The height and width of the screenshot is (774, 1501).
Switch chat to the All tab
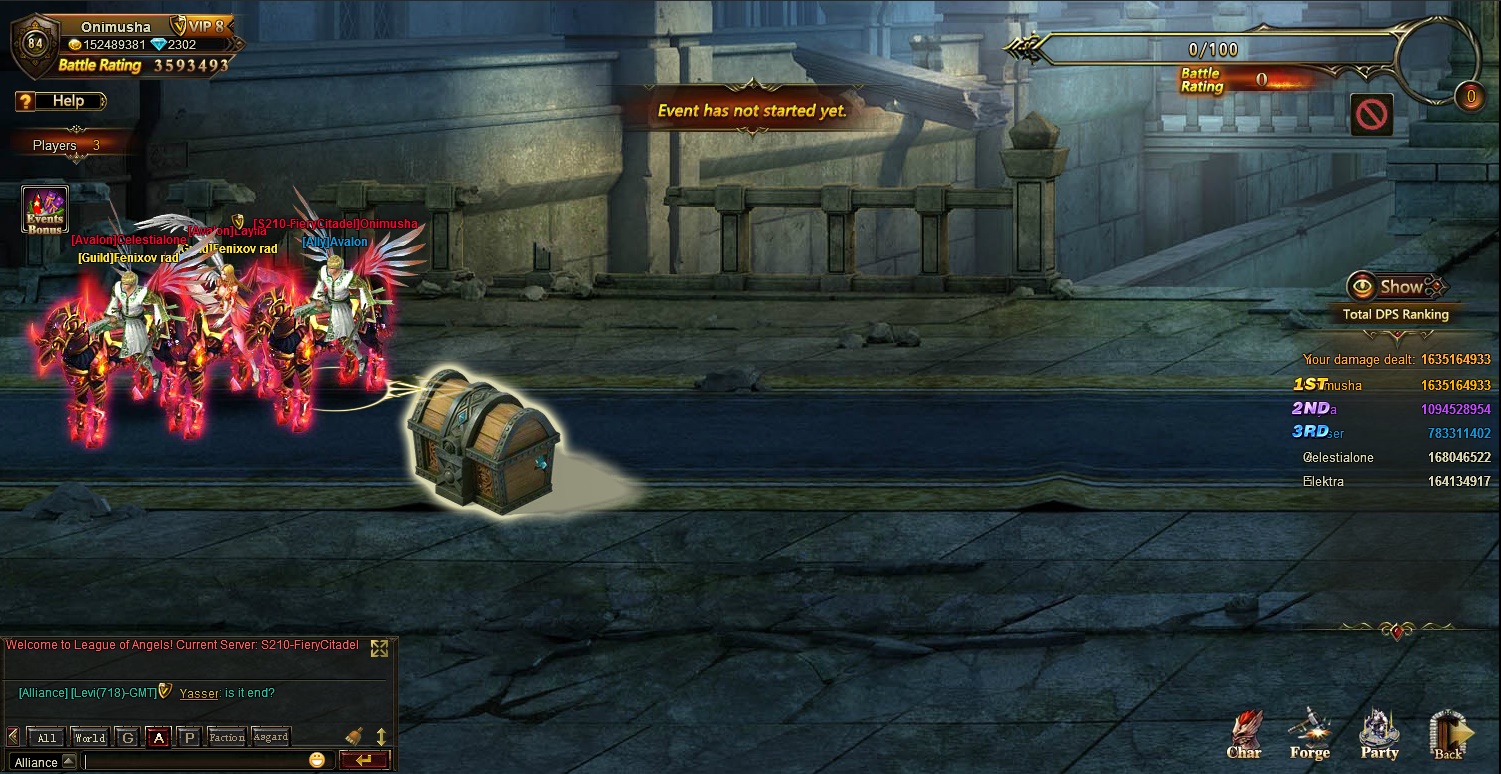point(46,738)
